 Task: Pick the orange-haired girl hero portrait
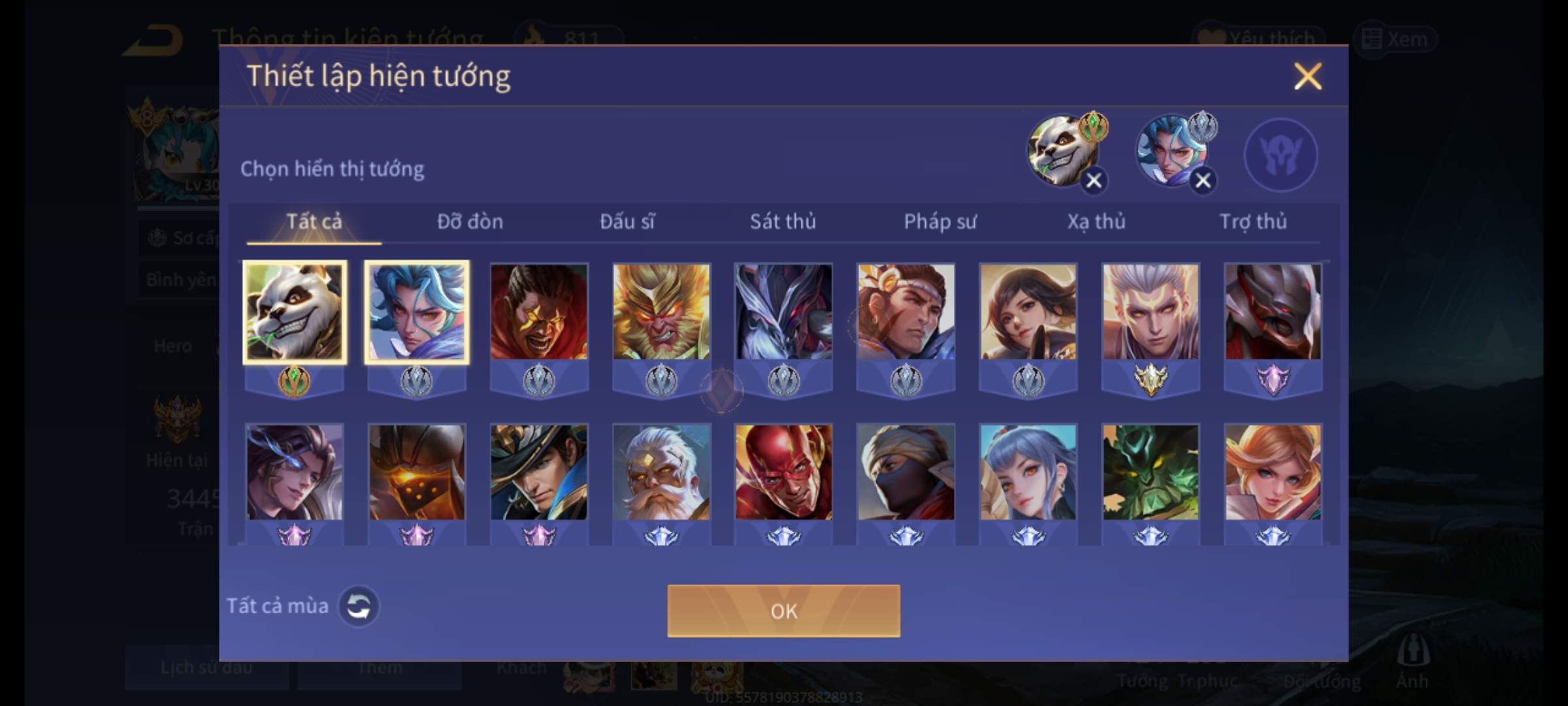point(1273,472)
